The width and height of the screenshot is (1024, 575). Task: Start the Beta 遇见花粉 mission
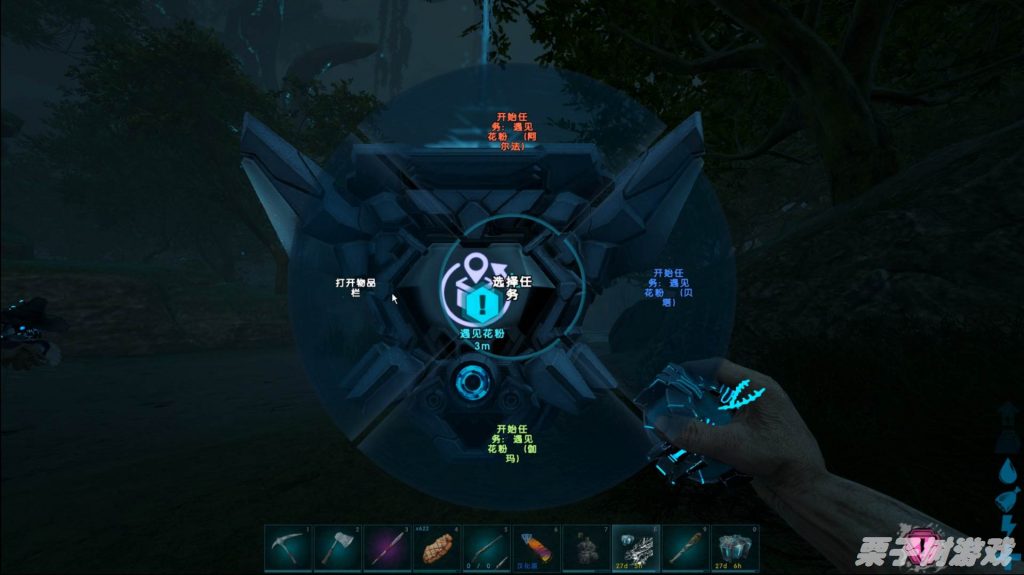click(667, 286)
